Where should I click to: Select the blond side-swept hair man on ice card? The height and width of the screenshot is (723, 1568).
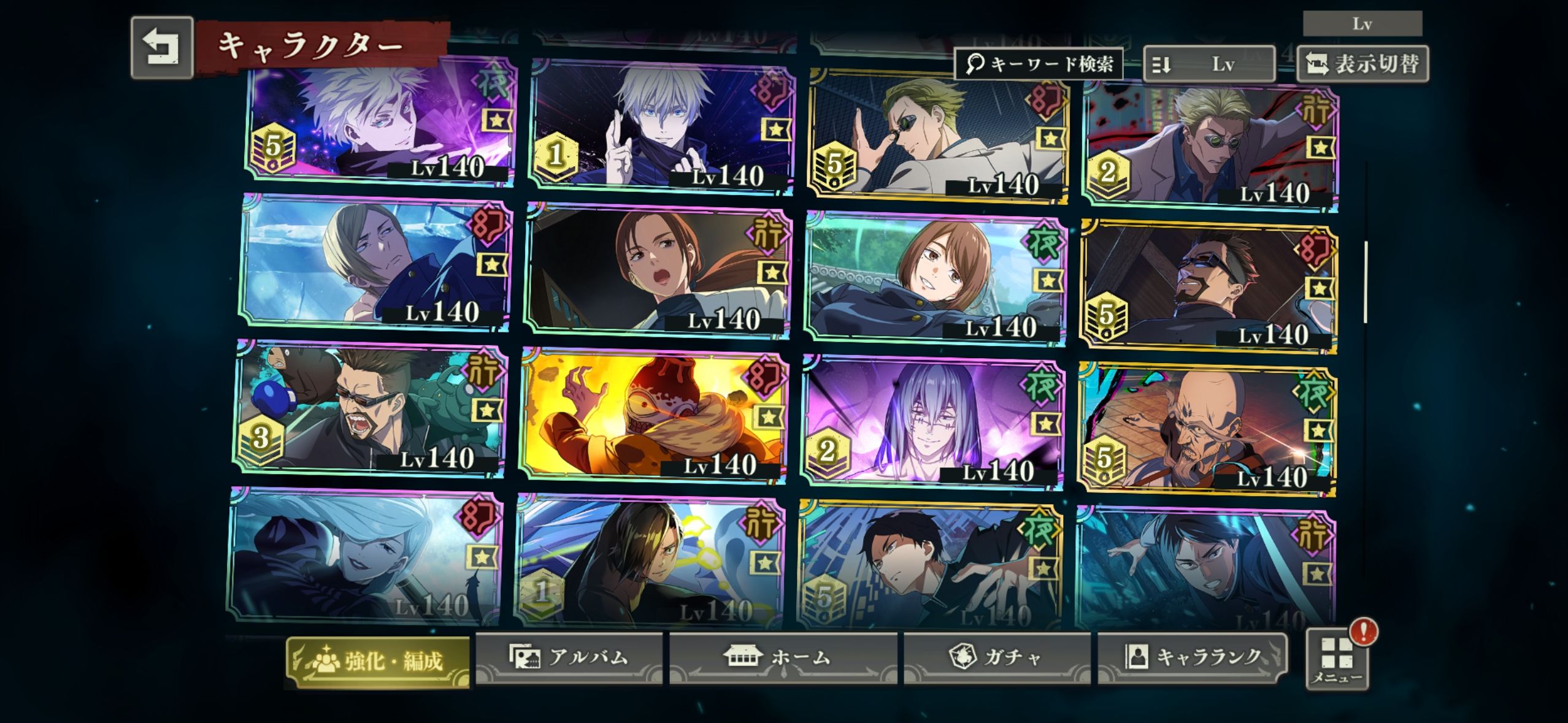pos(375,262)
